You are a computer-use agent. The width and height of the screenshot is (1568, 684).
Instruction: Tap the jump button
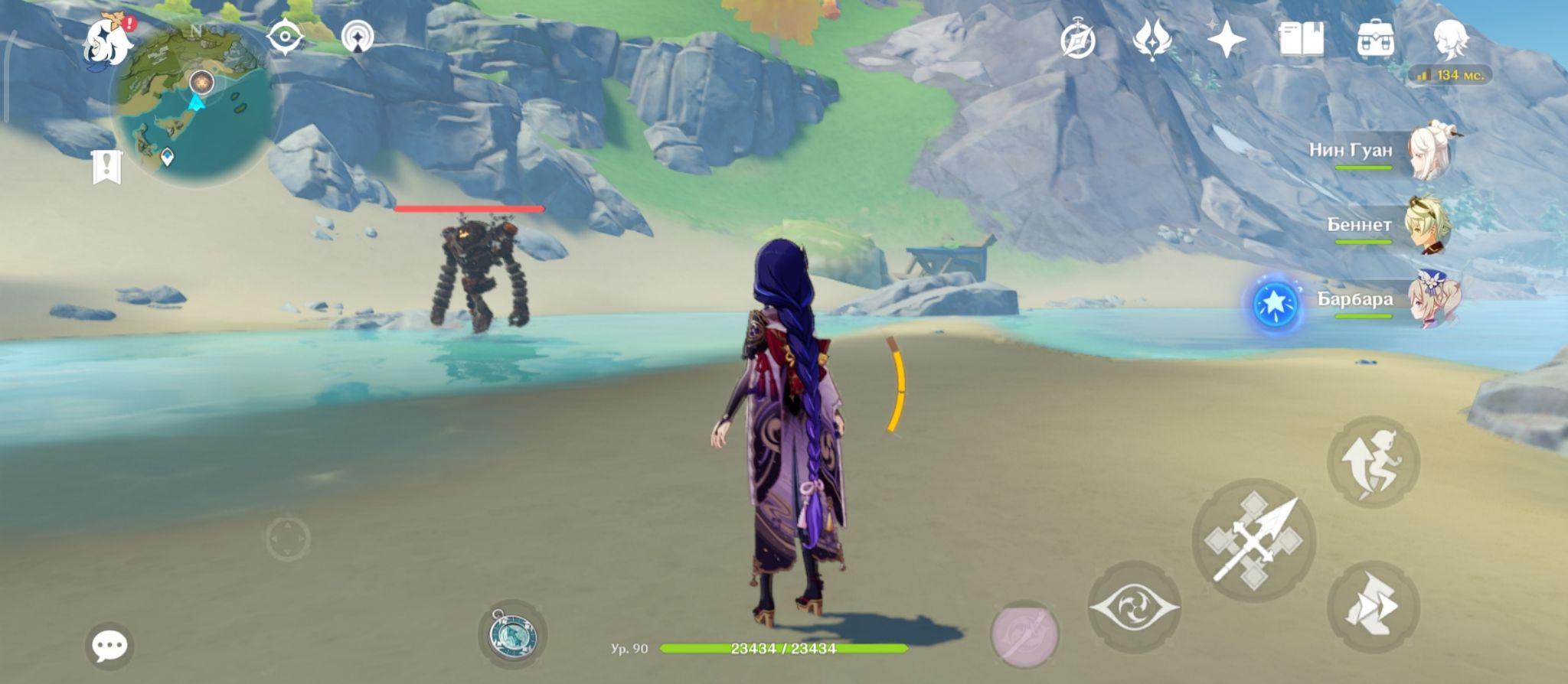[x=1373, y=461]
